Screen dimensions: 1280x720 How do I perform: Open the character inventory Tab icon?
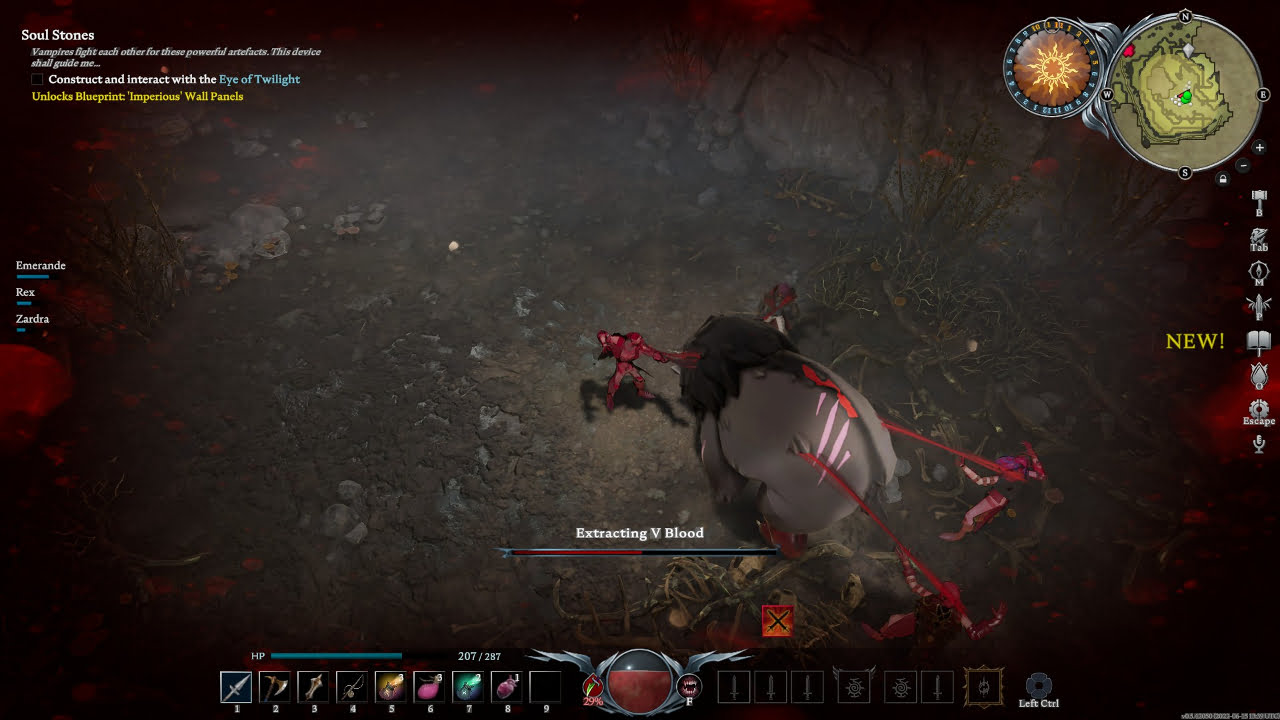(x=1259, y=237)
